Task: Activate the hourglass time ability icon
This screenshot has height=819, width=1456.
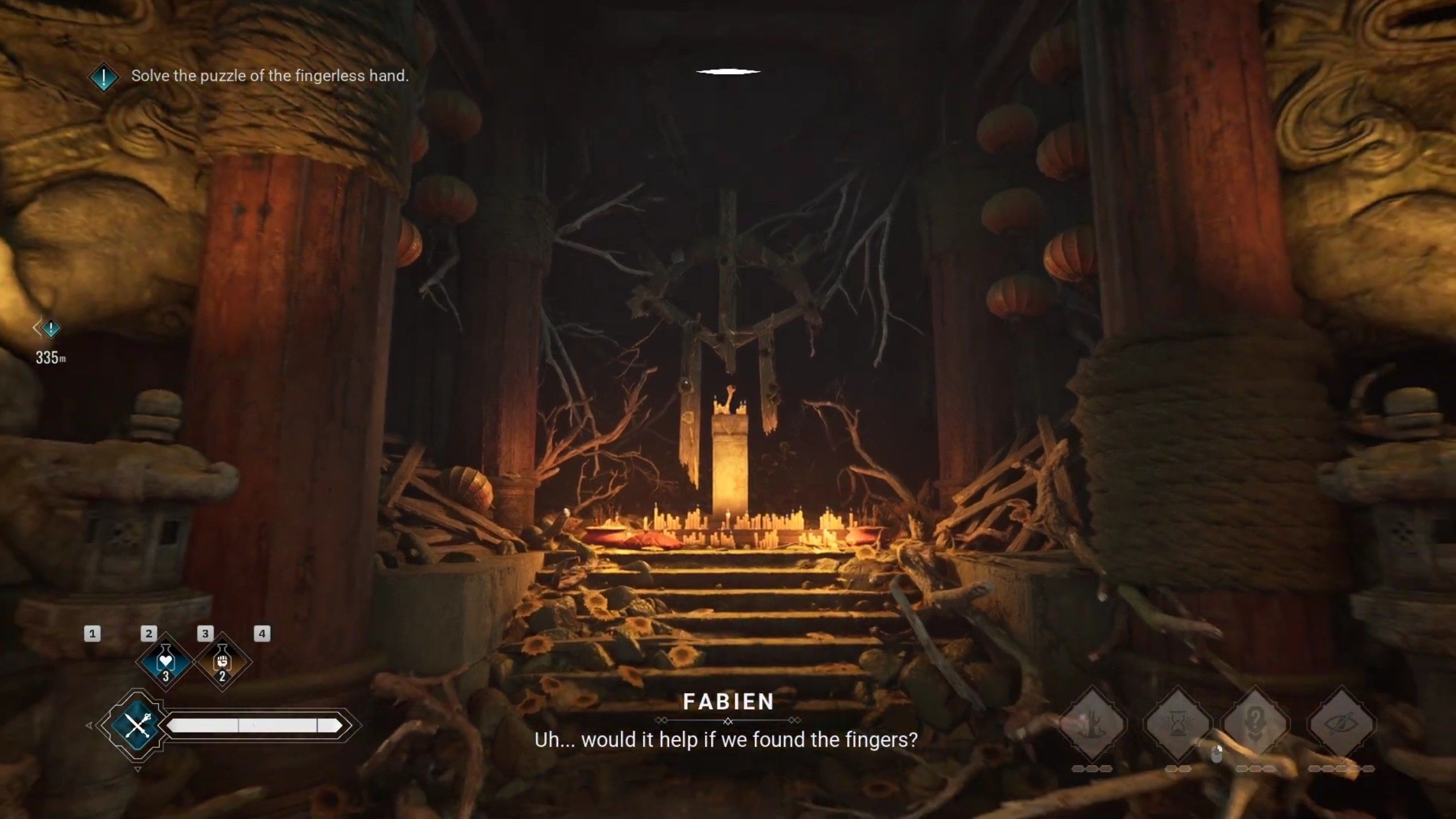Action: 1177,724
